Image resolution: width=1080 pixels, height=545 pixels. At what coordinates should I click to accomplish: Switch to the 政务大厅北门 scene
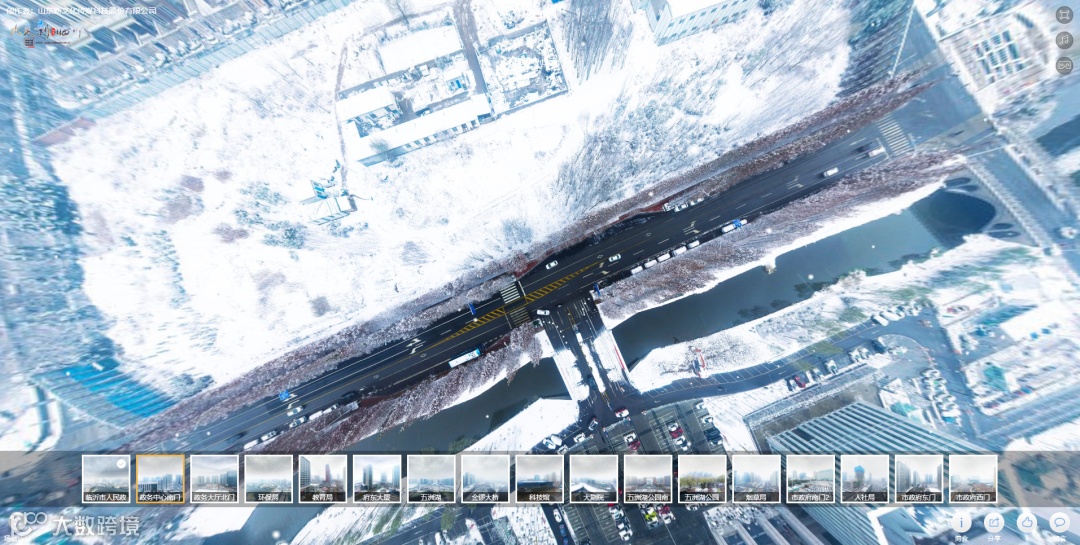(x=214, y=477)
